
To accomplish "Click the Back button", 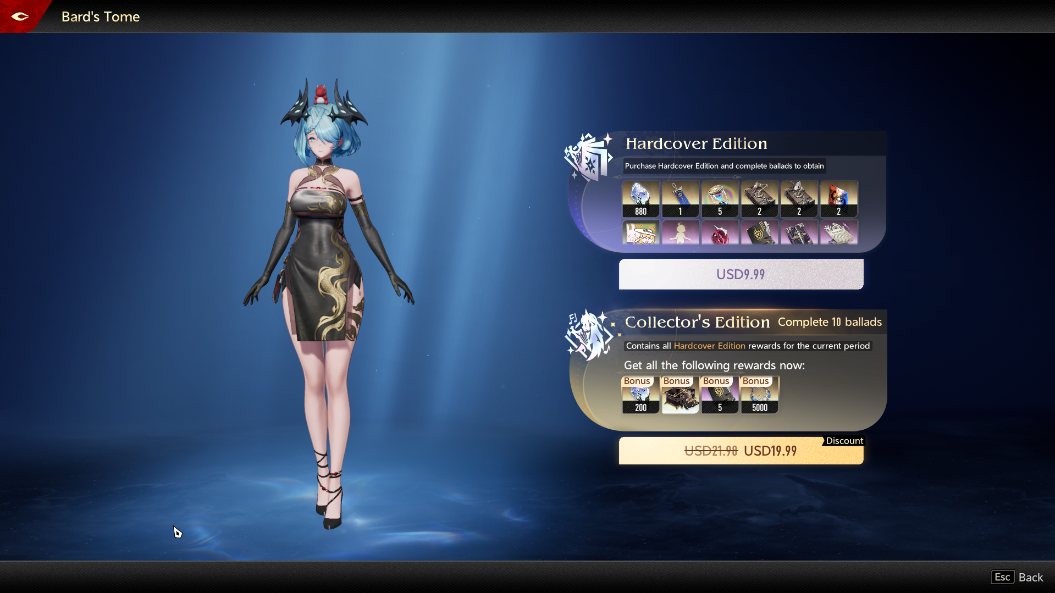I will coord(1018,577).
